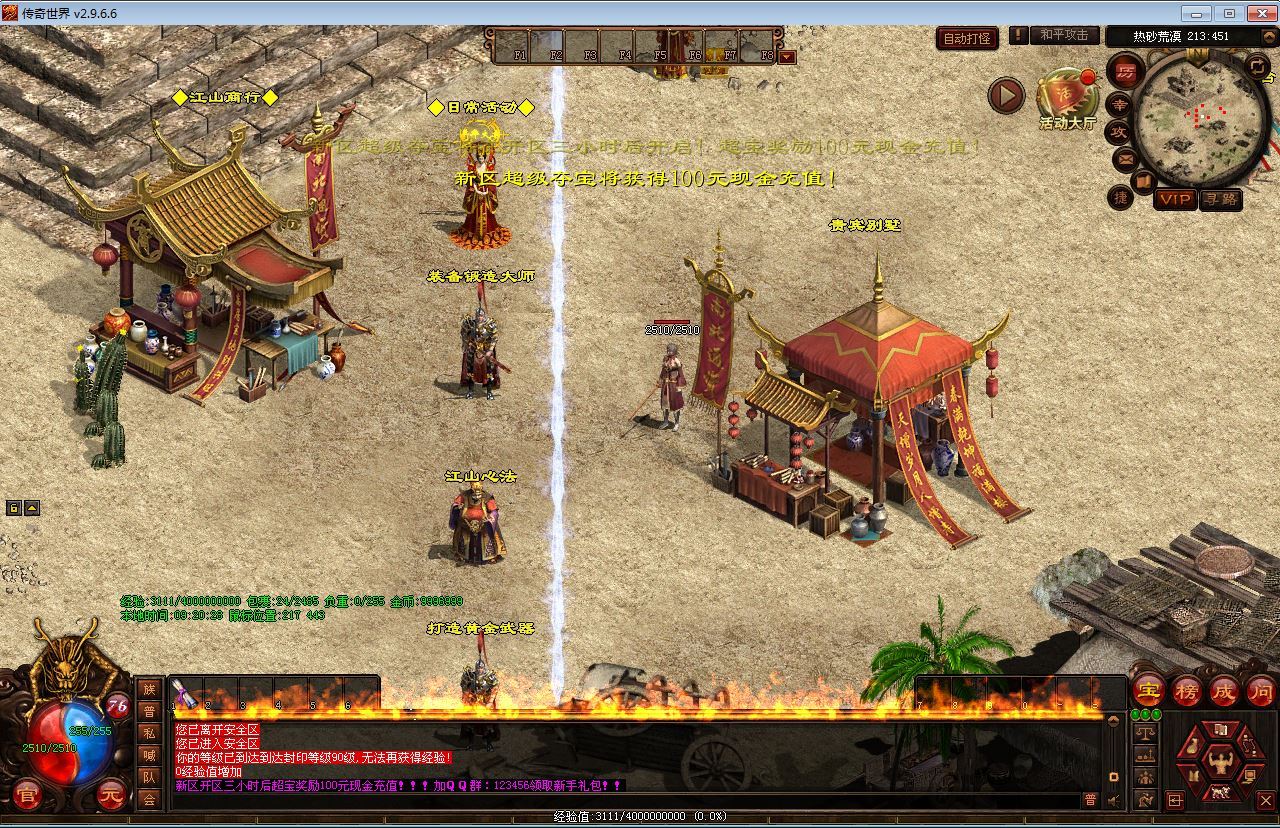This screenshot has height=828, width=1280.
Task: Open the 攻 (strategy) icon on minimap sidebar
Action: (x=1119, y=131)
